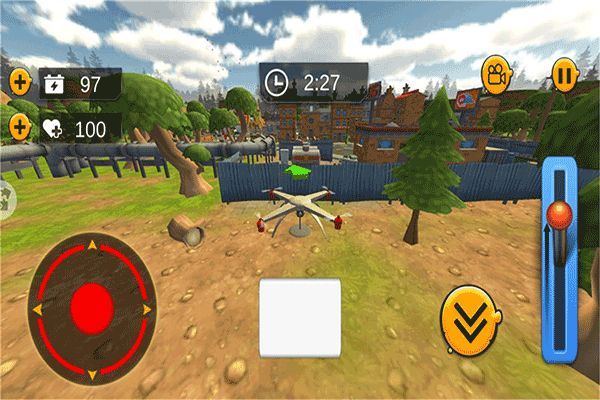Switch the camera view with the camera icon
Image resolution: width=600 pixels, height=400 pixels.
[x=494, y=73]
